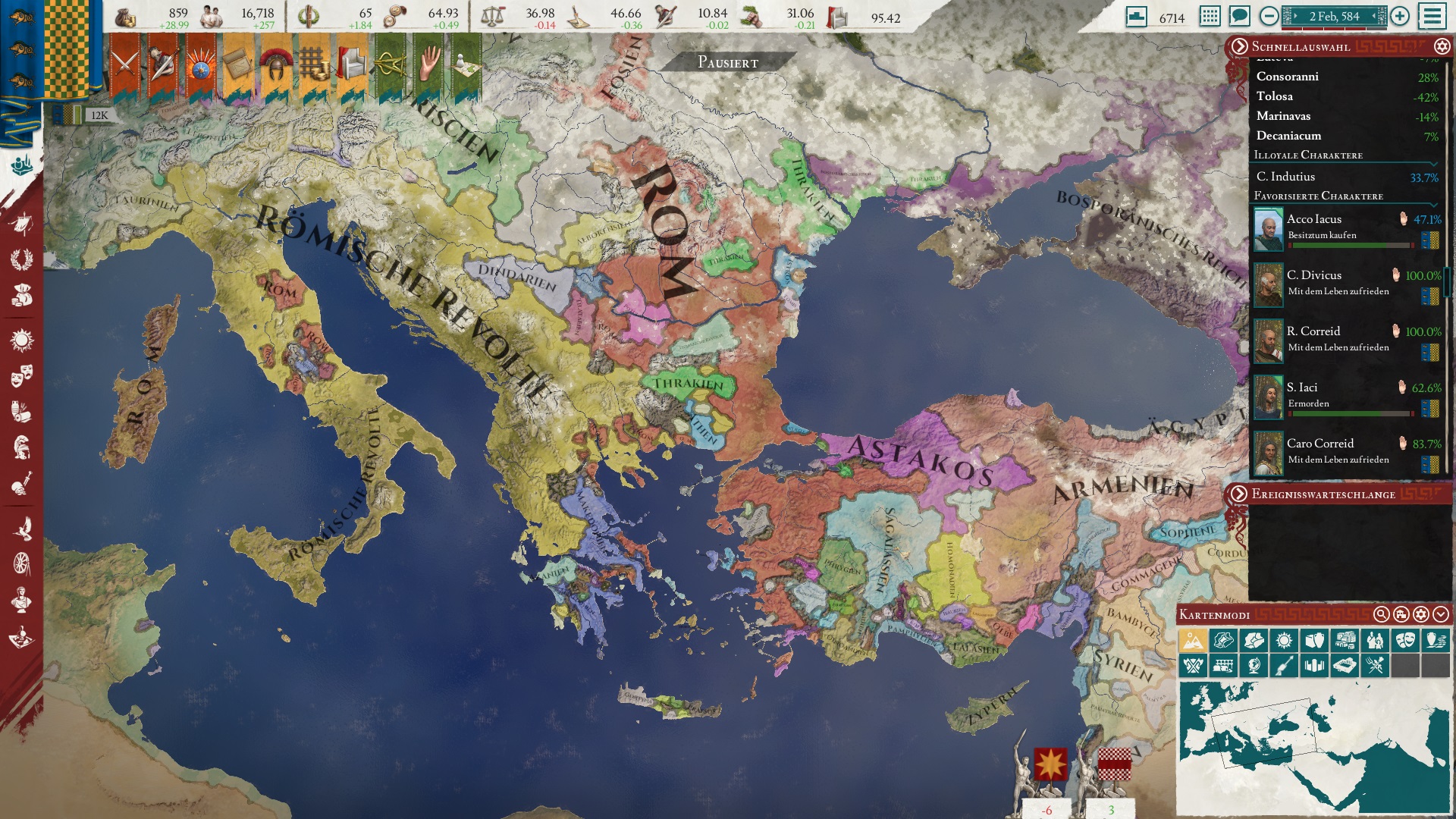
Task: Collapse the Kartenmodi panel with the chevron
Action: coord(1442,615)
